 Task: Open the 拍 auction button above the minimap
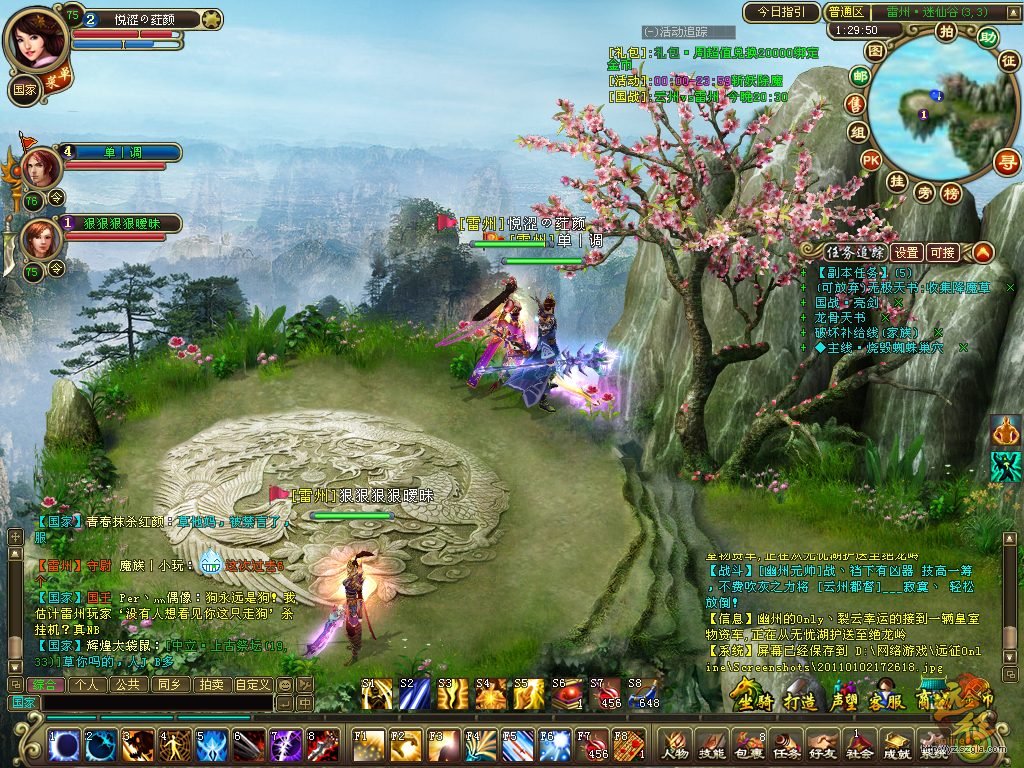pos(946,31)
